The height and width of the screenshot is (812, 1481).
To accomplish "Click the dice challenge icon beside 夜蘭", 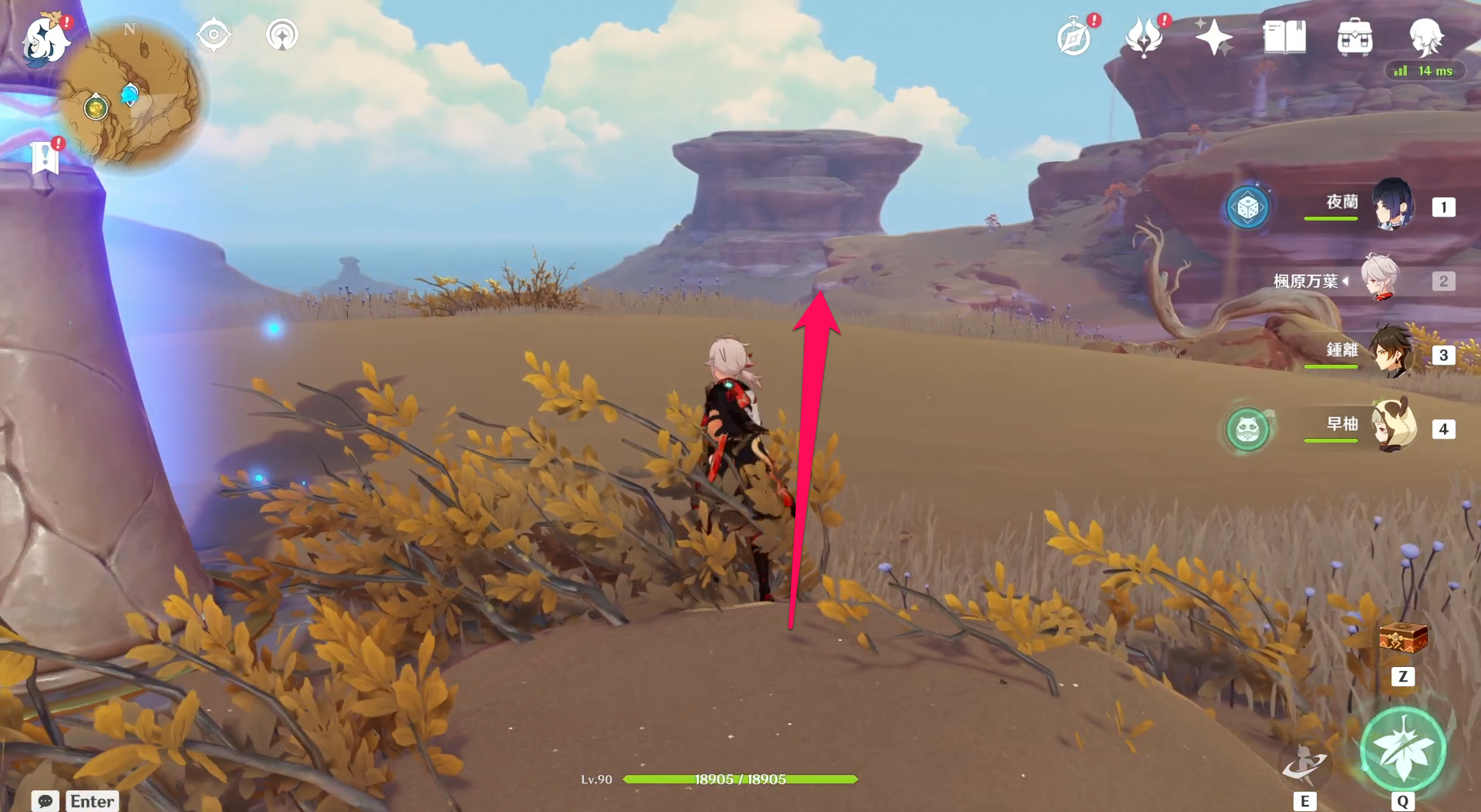I will tap(1250, 207).
